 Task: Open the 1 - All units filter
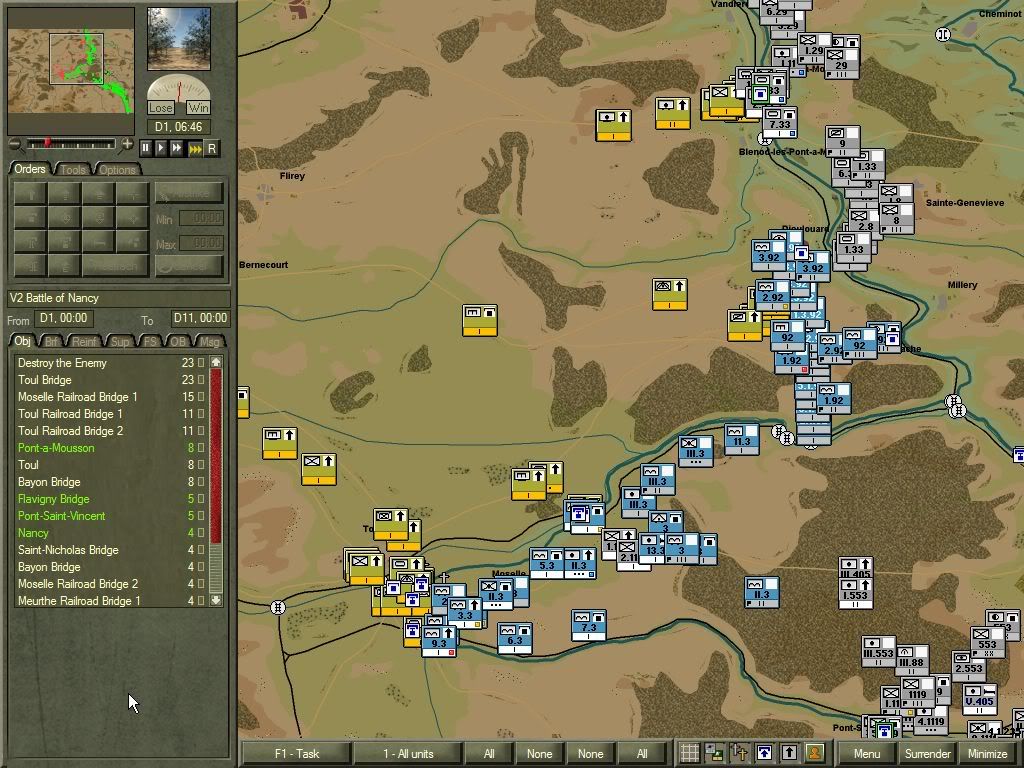point(408,754)
